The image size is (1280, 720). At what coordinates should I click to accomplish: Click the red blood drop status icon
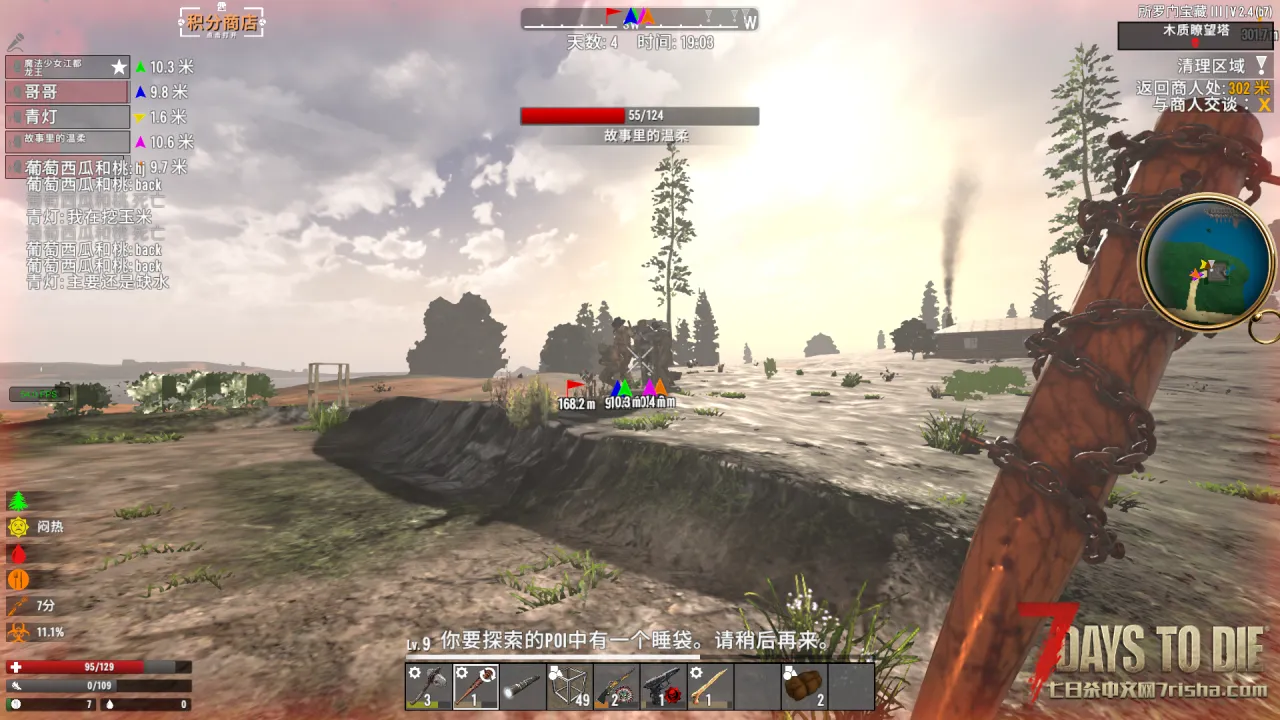[x=18, y=553]
